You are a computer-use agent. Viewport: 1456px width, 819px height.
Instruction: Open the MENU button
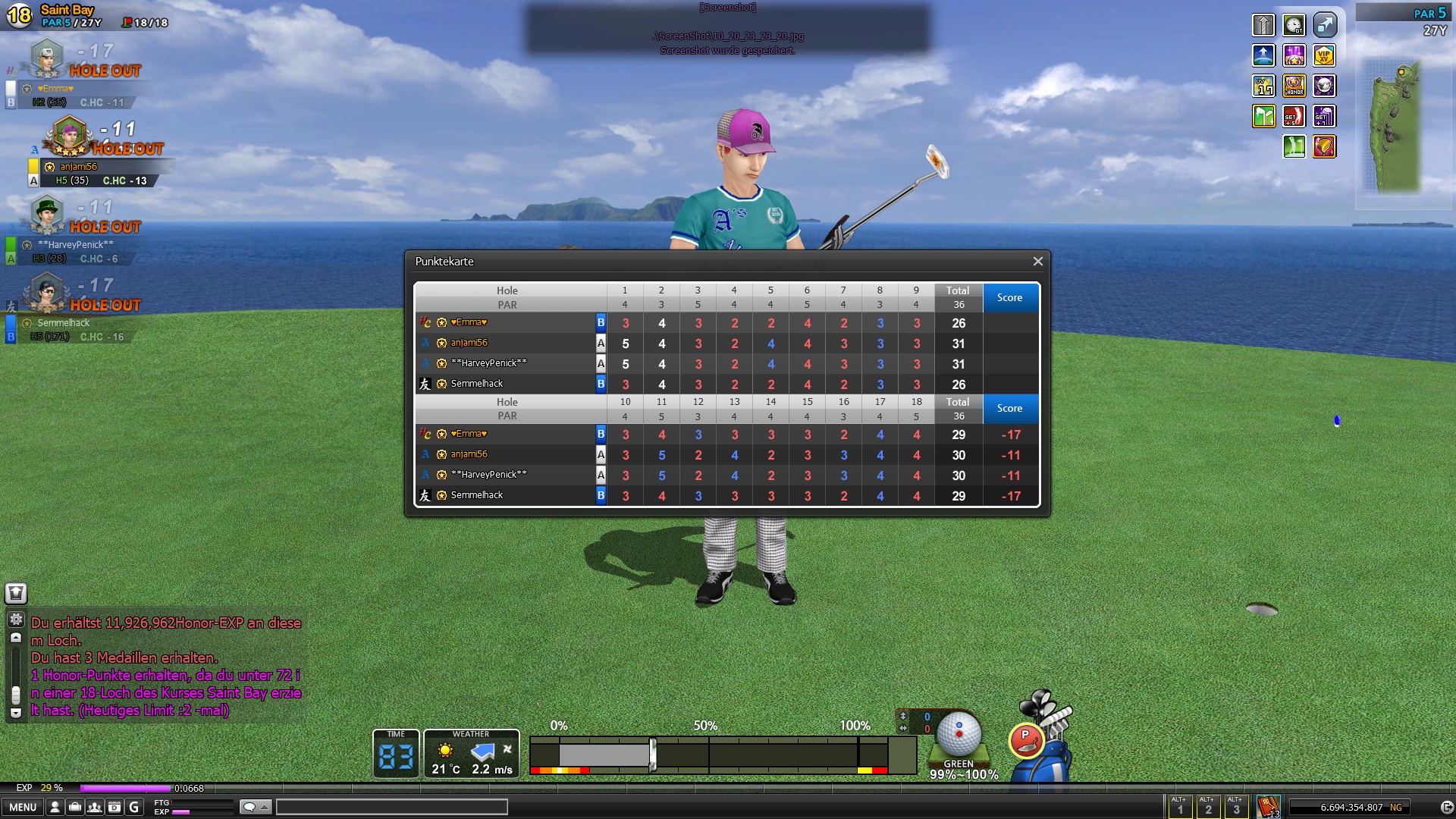pos(23,808)
